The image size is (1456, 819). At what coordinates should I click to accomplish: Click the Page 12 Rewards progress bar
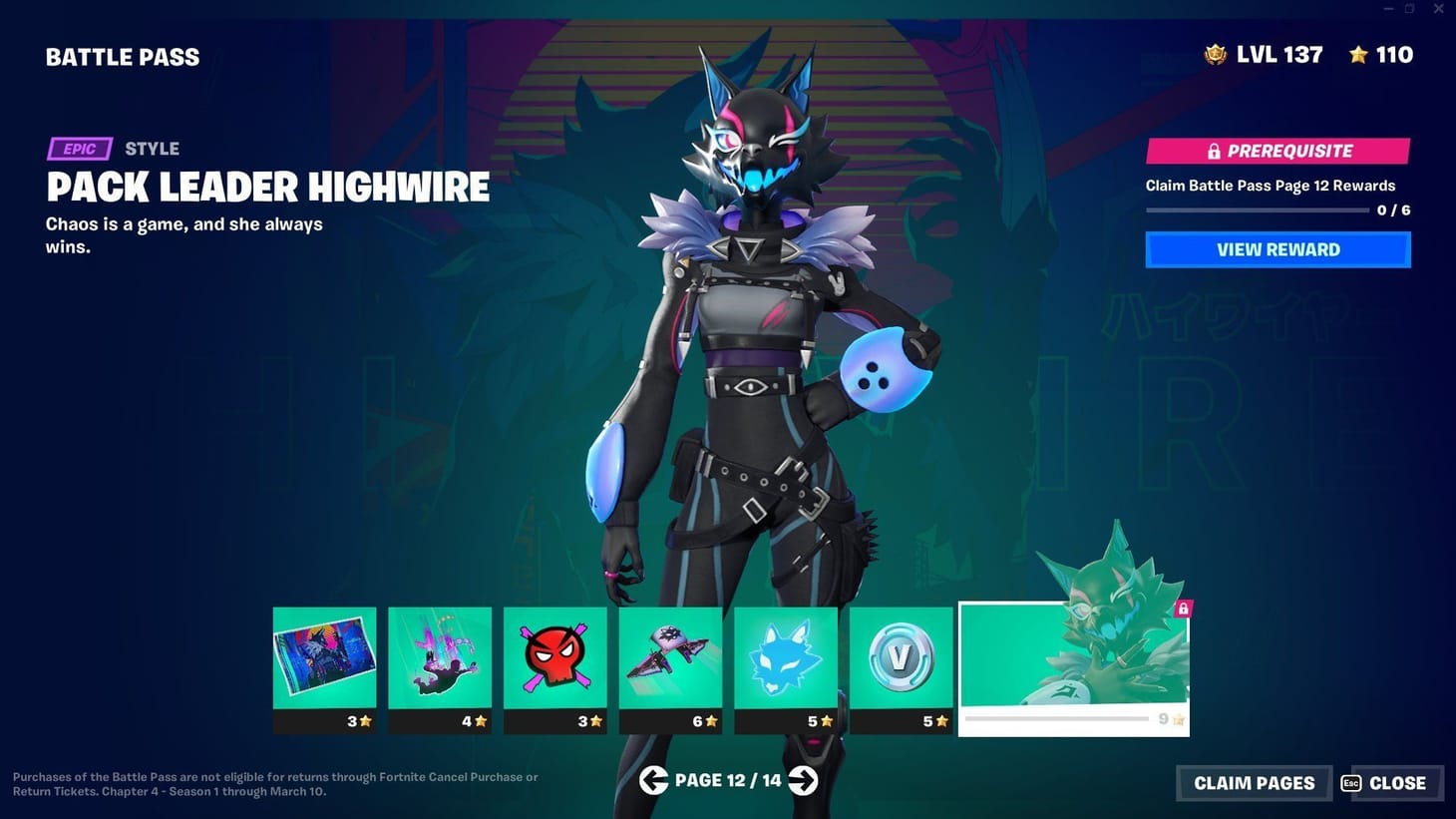(1259, 209)
